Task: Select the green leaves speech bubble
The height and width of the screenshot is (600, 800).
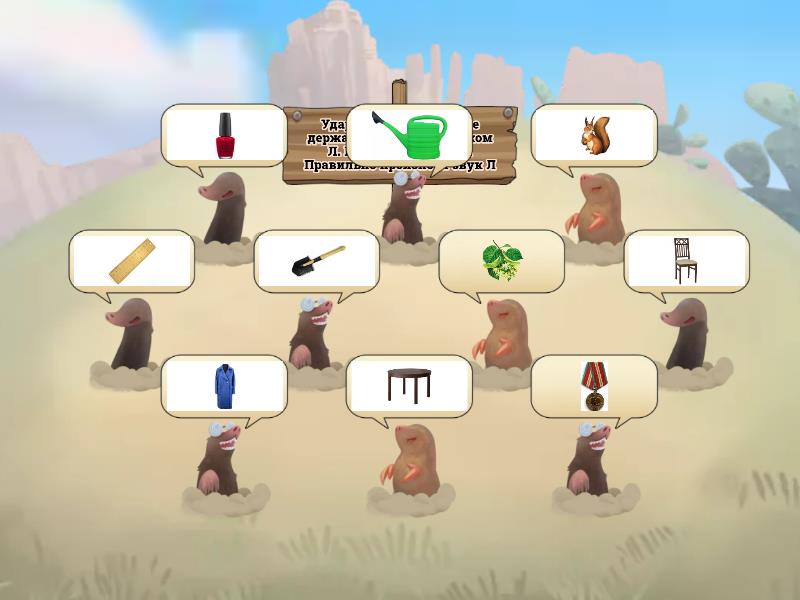Action: [x=501, y=261]
